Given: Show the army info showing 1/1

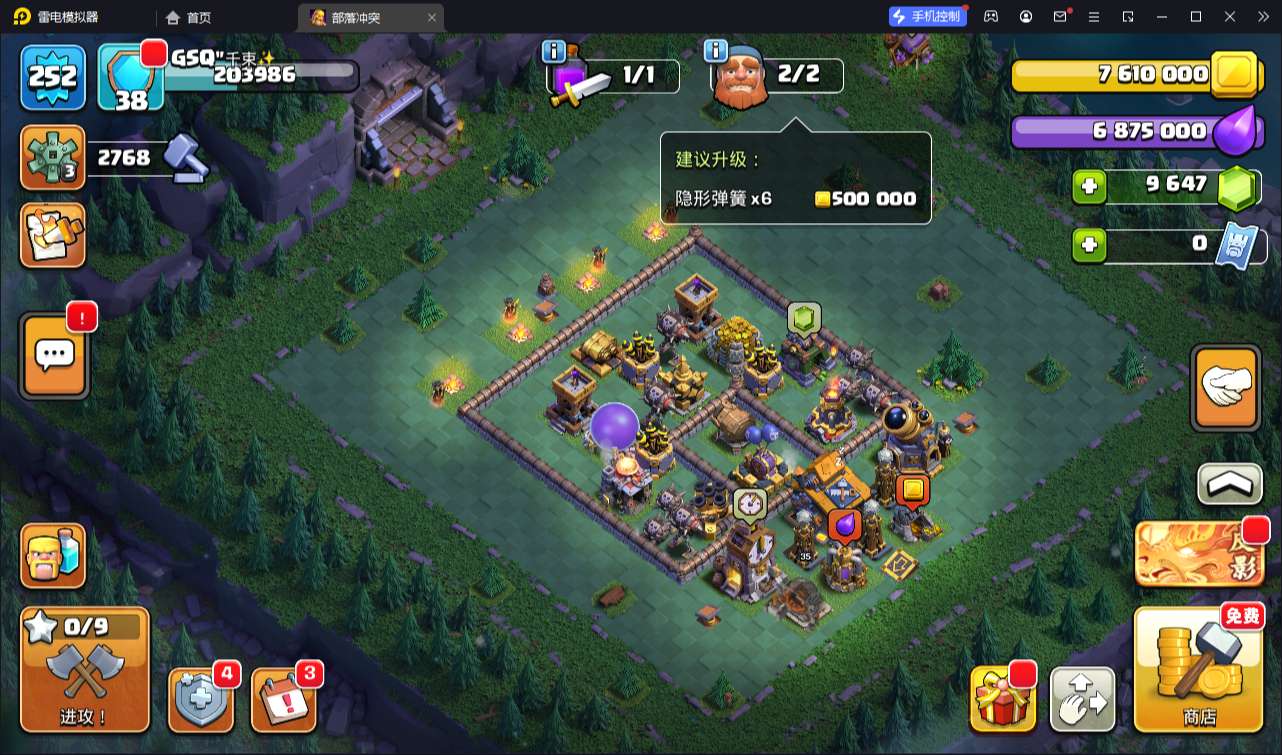Looking at the screenshot, I should pyautogui.click(x=614, y=75).
